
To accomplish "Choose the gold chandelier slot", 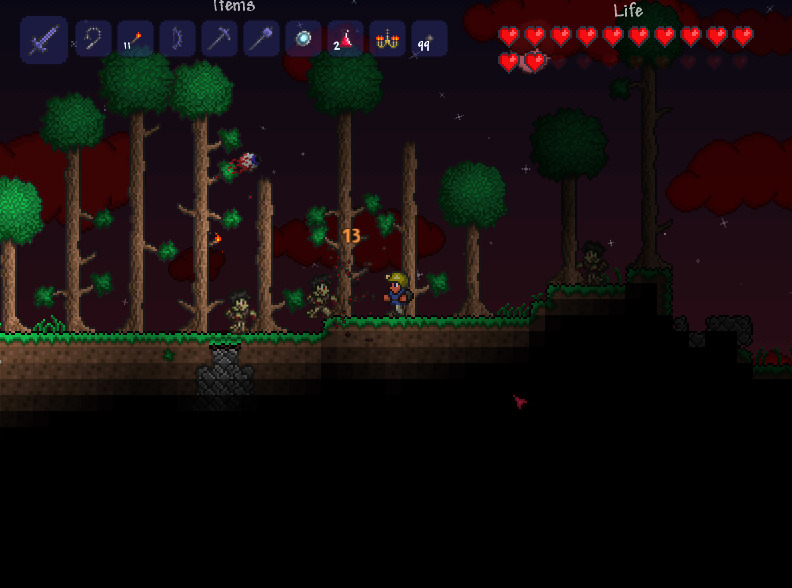I will (387, 39).
